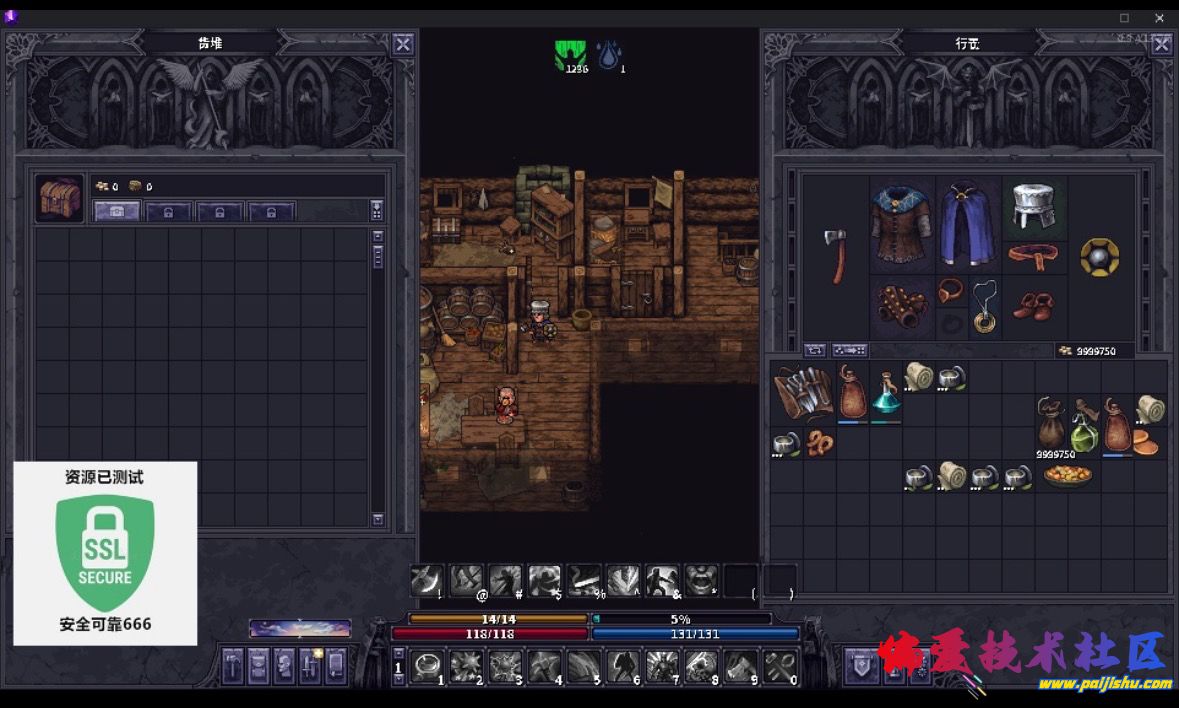
Task: Maximize the game window
Action: coord(1124,18)
